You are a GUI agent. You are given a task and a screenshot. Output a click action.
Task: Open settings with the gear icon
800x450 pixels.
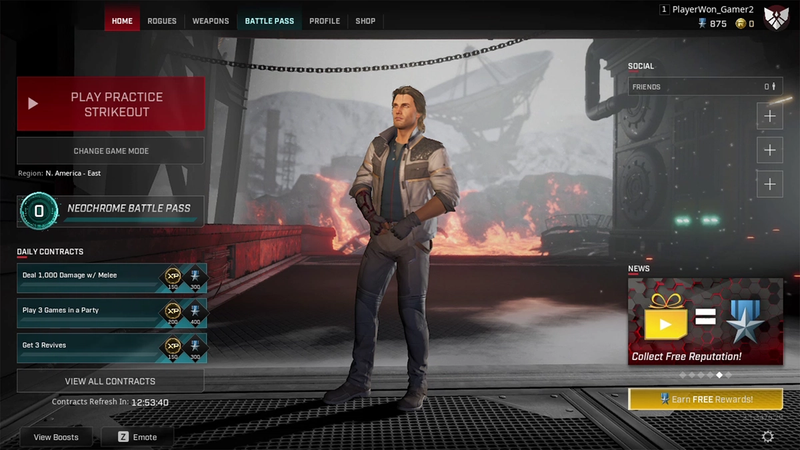tap(767, 437)
